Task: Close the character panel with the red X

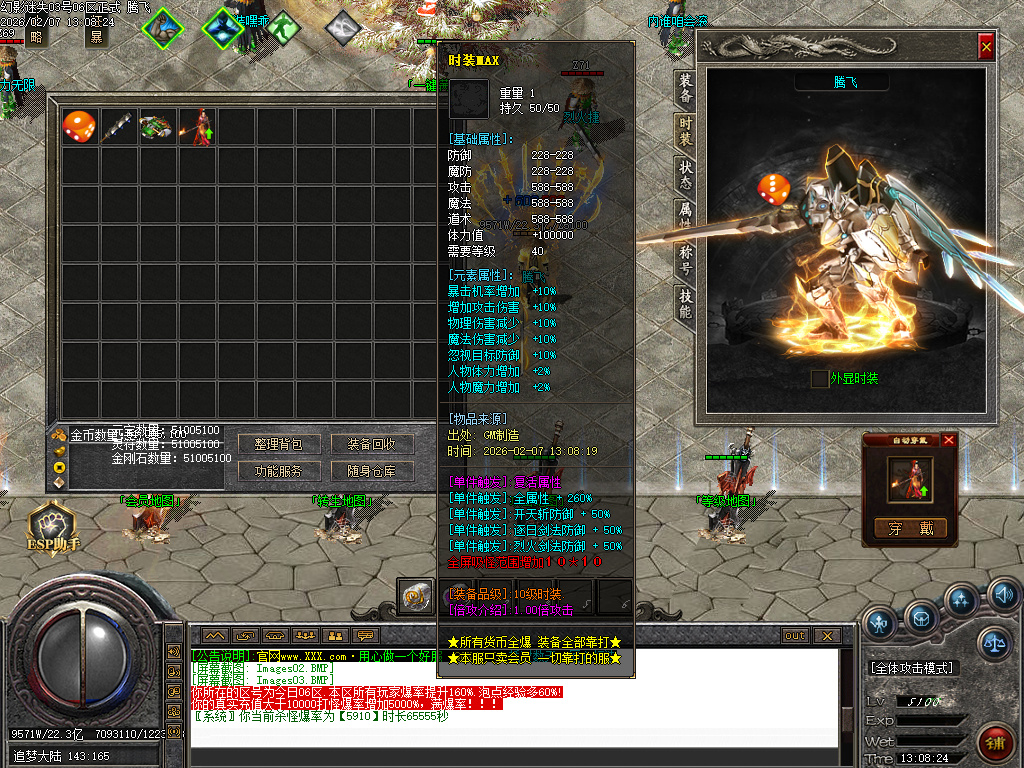Action: [986, 46]
